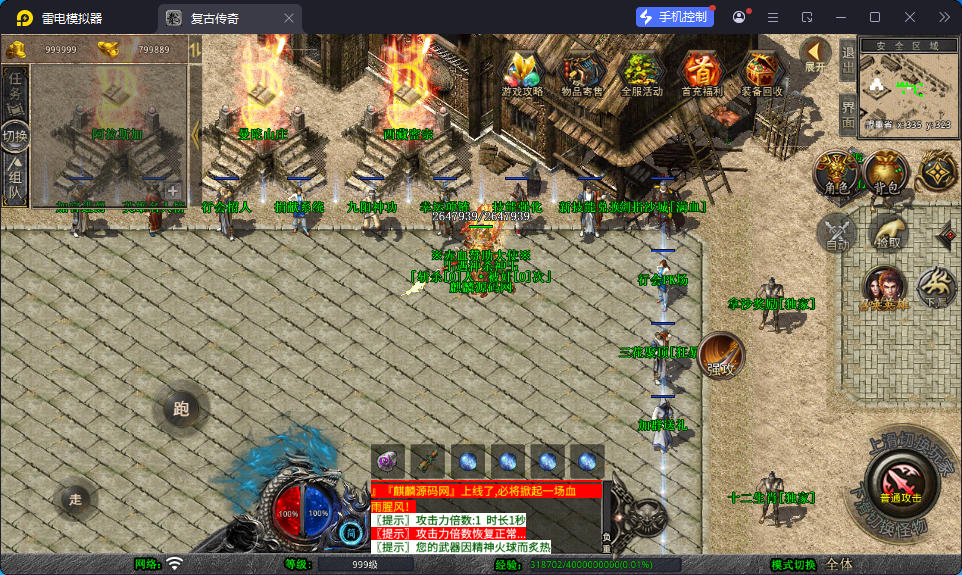Open the 角色 character panel
962x575 pixels.
coord(835,174)
